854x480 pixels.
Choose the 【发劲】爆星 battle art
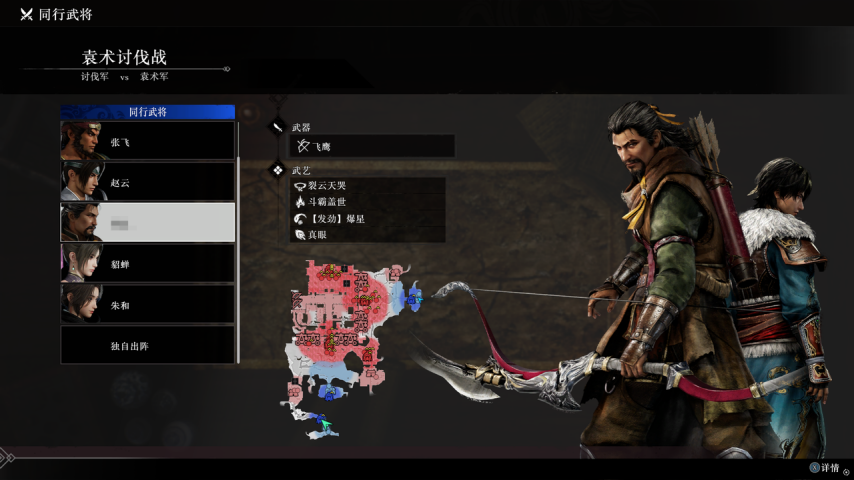coord(368,218)
